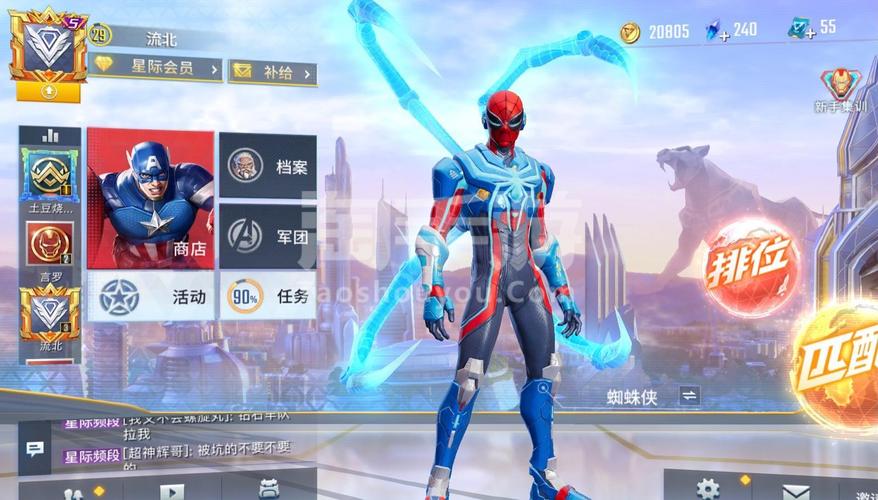The height and width of the screenshot is (500, 878).
Task: Open the 活动 events menu
Action: coord(151,297)
